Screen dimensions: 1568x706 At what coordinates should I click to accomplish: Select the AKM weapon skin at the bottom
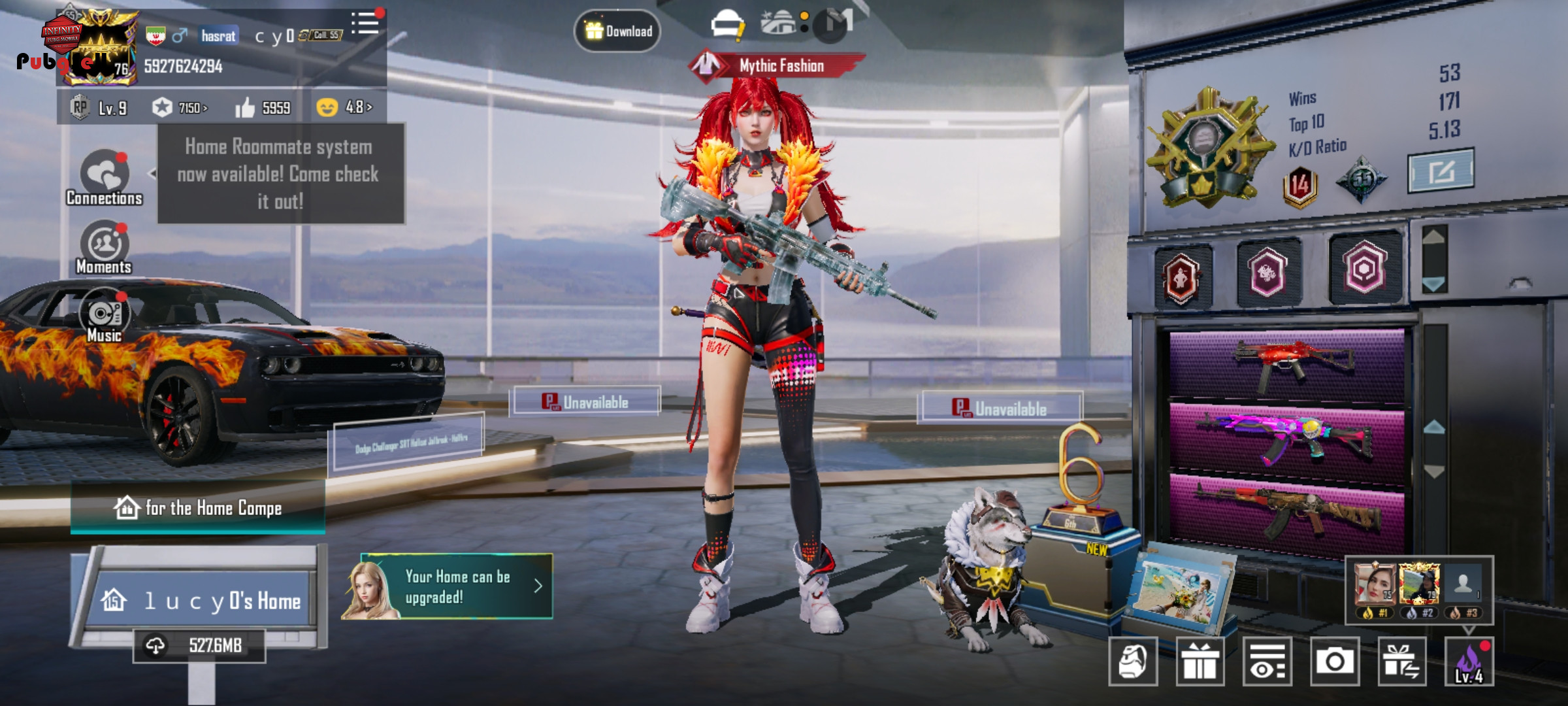[x=1287, y=510]
